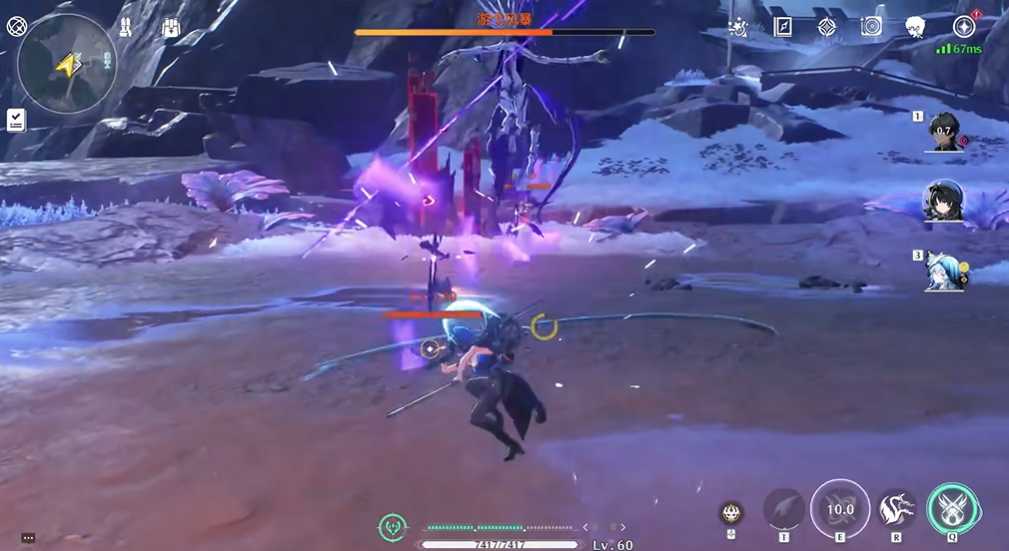This screenshot has width=1009, height=551.
Task: Switch to dark-haired party member one
Action: coord(945,131)
